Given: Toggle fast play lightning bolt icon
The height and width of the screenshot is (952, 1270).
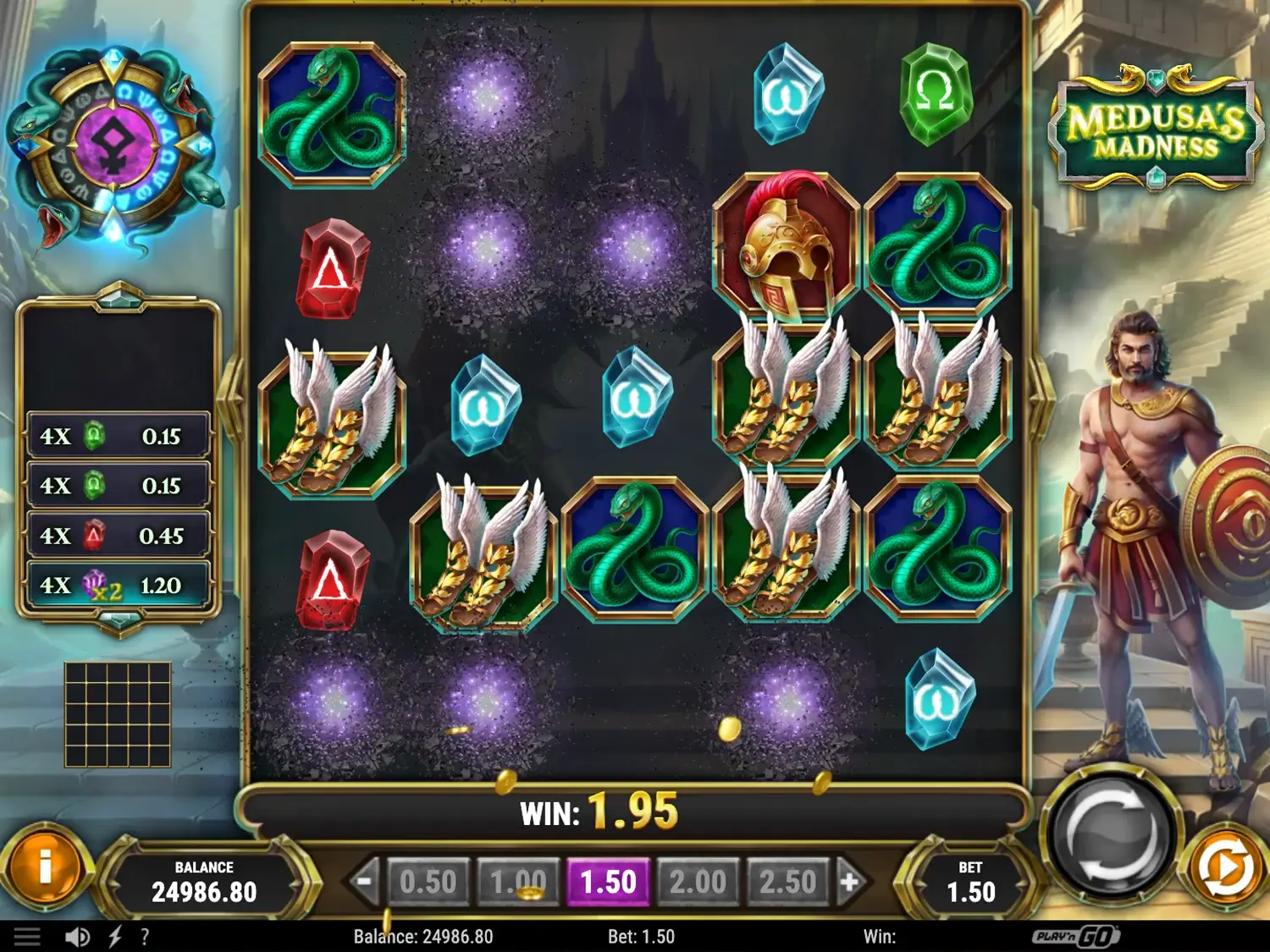Looking at the screenshot, I should pyautogui.click(x=115, y=937).
